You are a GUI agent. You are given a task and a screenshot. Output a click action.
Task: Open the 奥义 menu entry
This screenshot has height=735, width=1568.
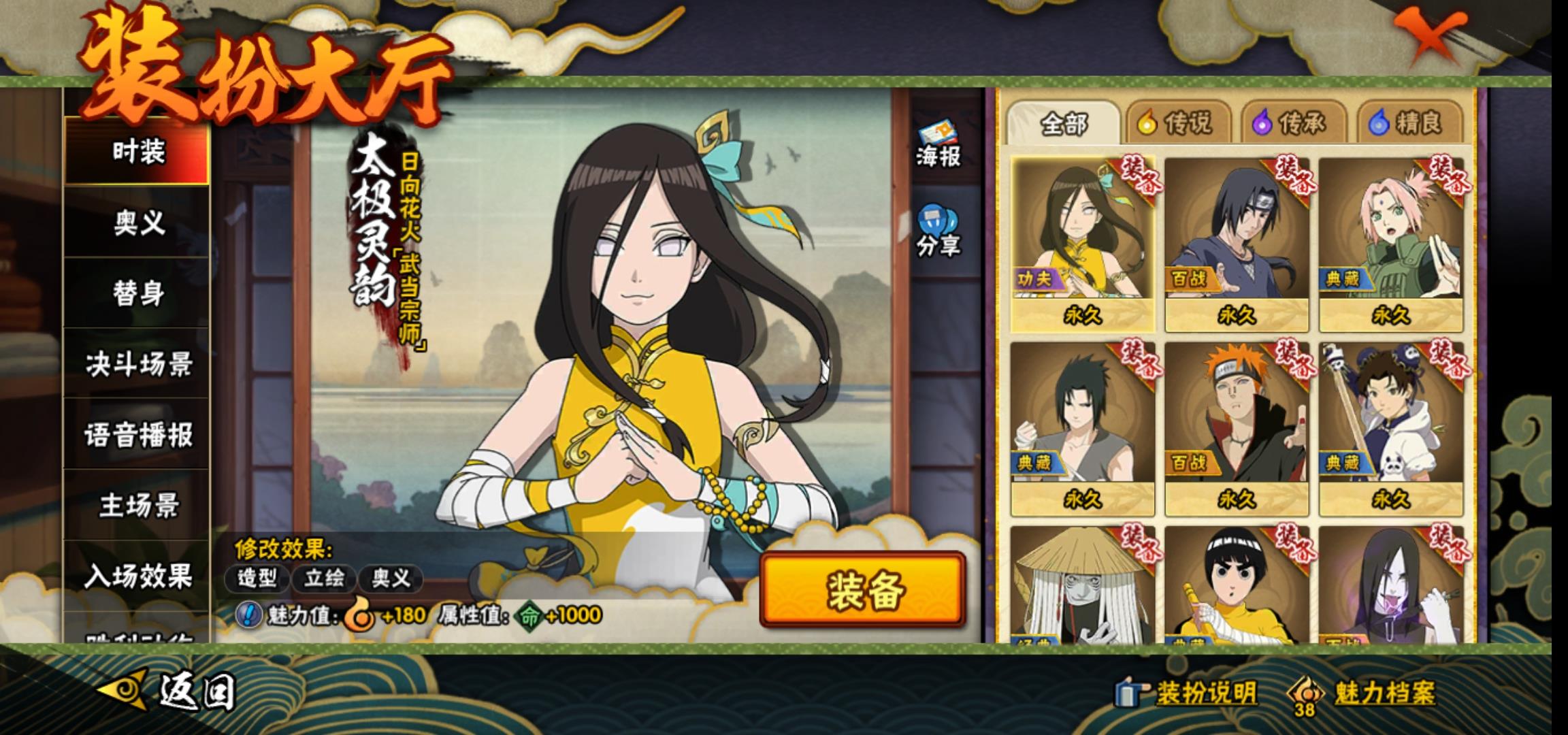[x=137, y=223]
